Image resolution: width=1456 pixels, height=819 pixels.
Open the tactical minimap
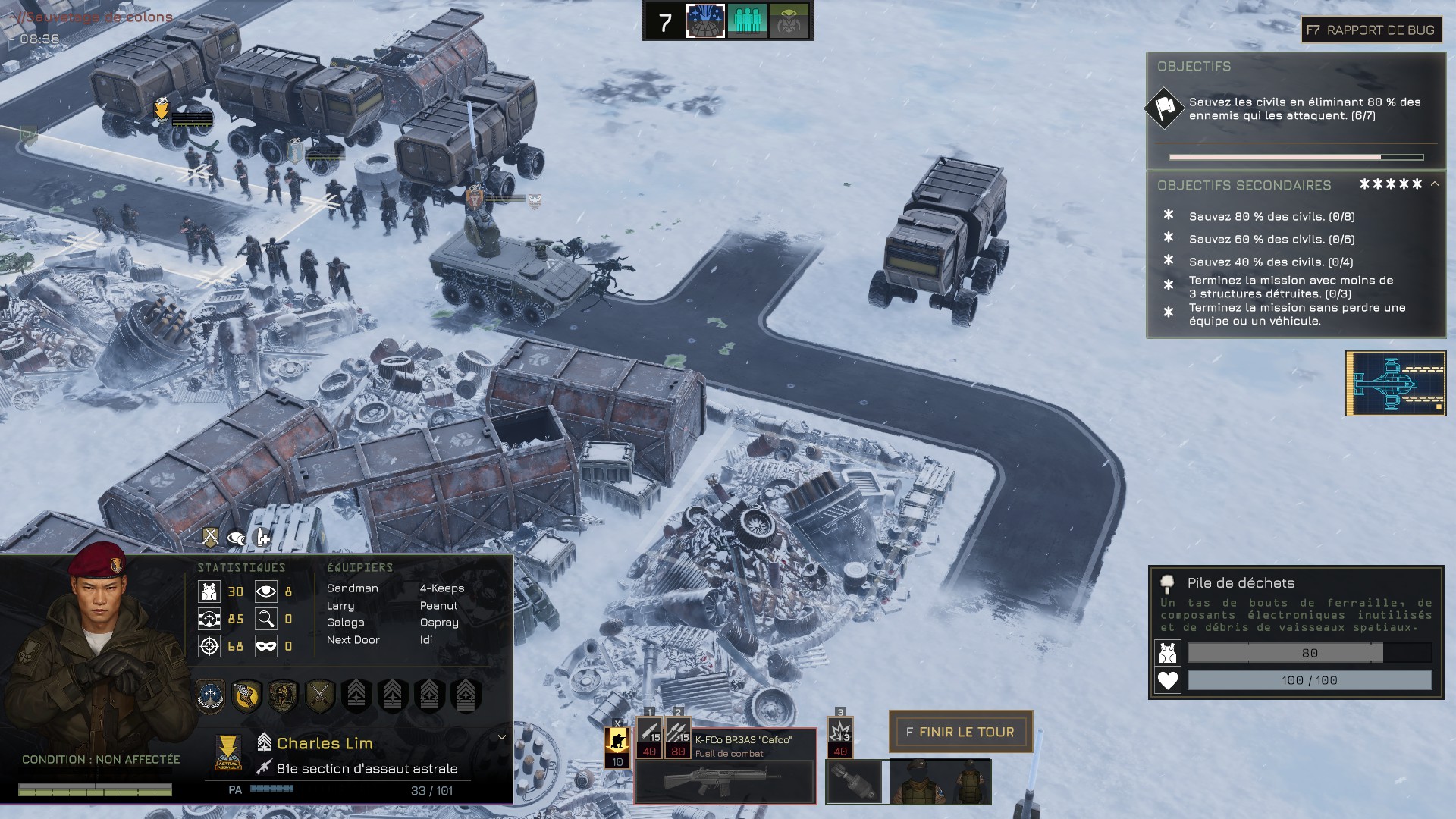point(1395,383)
